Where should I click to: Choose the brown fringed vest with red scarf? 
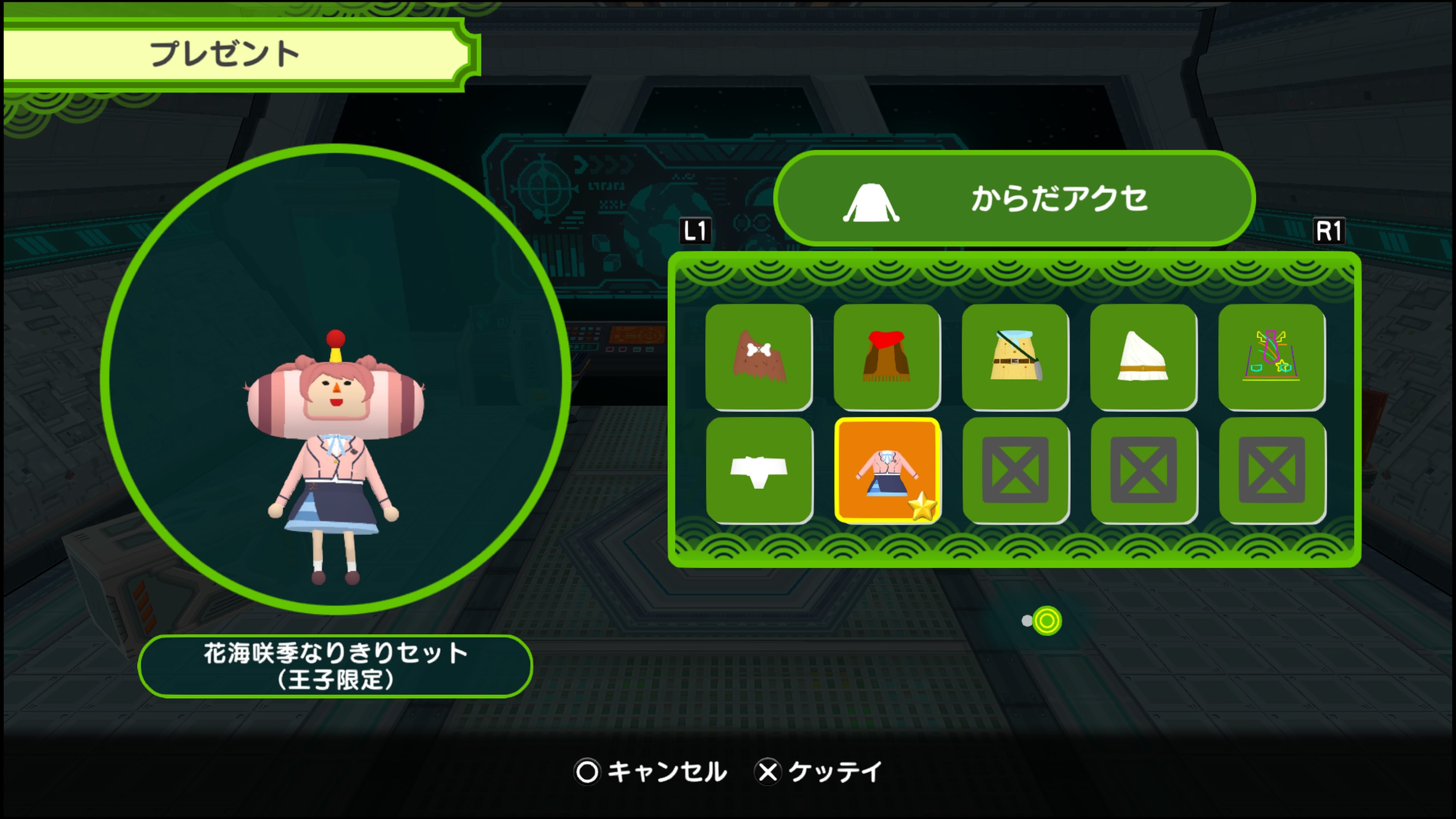coord(886,356)
